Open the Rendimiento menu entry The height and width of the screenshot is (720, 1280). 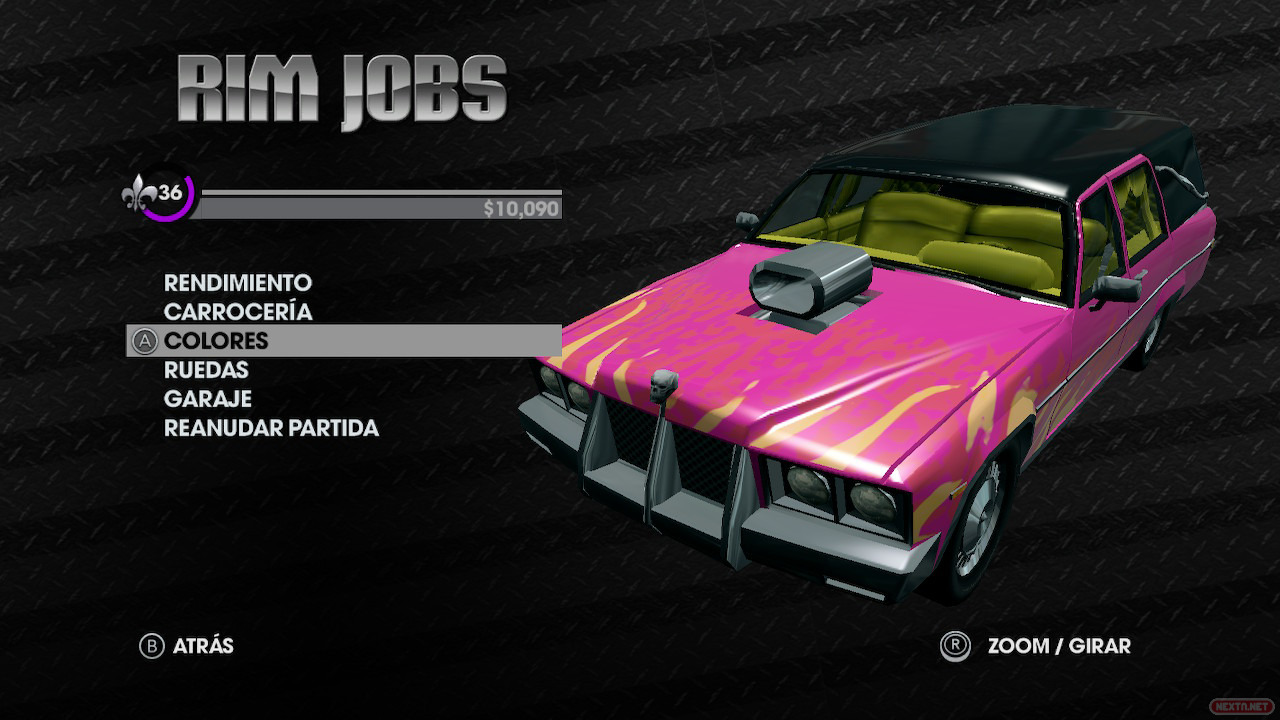click(238, 283)
